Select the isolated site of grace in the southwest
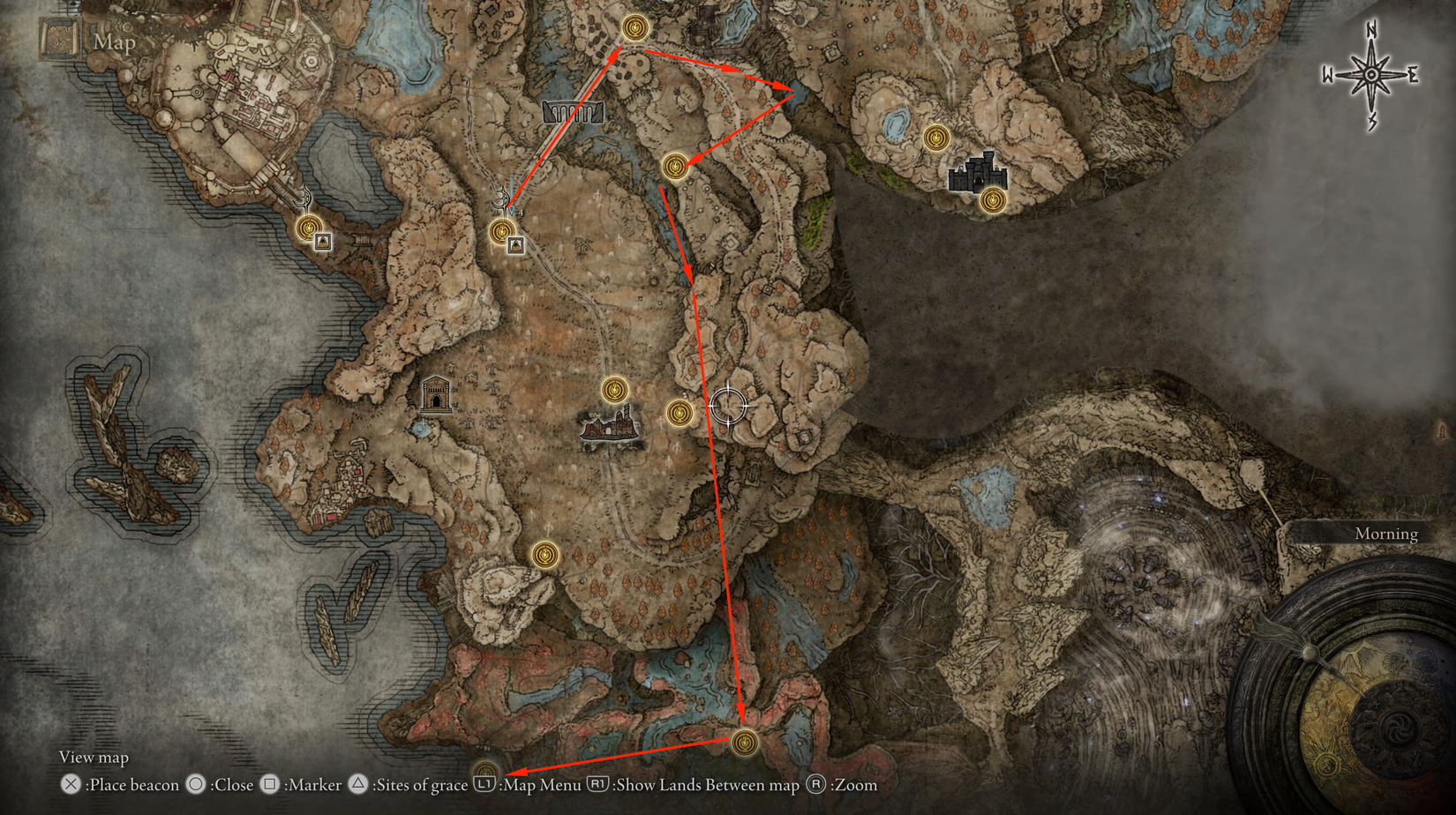Viewport: 1456px width, 815px height. pos(545,554)
